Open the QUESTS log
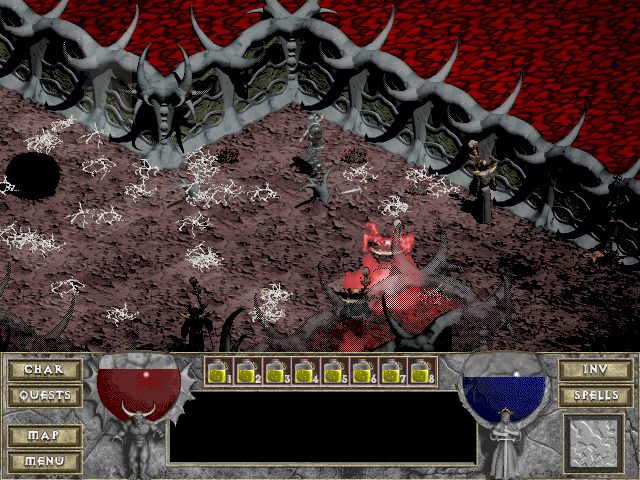 44,396
